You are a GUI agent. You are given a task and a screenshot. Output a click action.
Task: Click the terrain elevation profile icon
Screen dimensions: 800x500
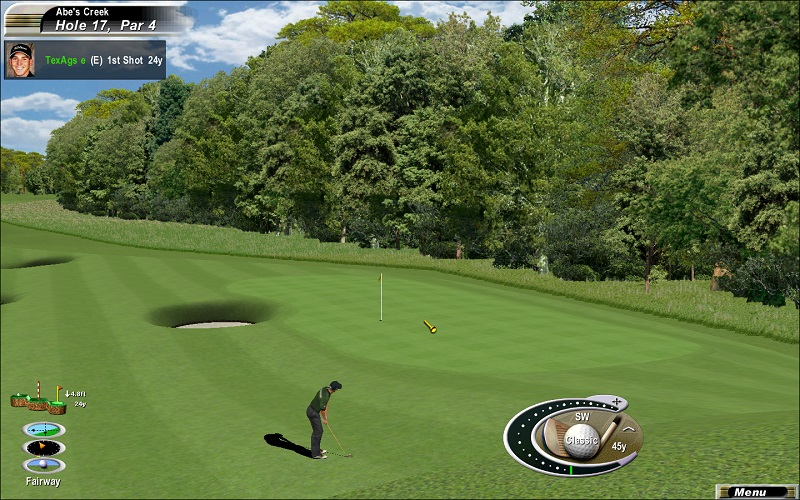pos(39,400)
